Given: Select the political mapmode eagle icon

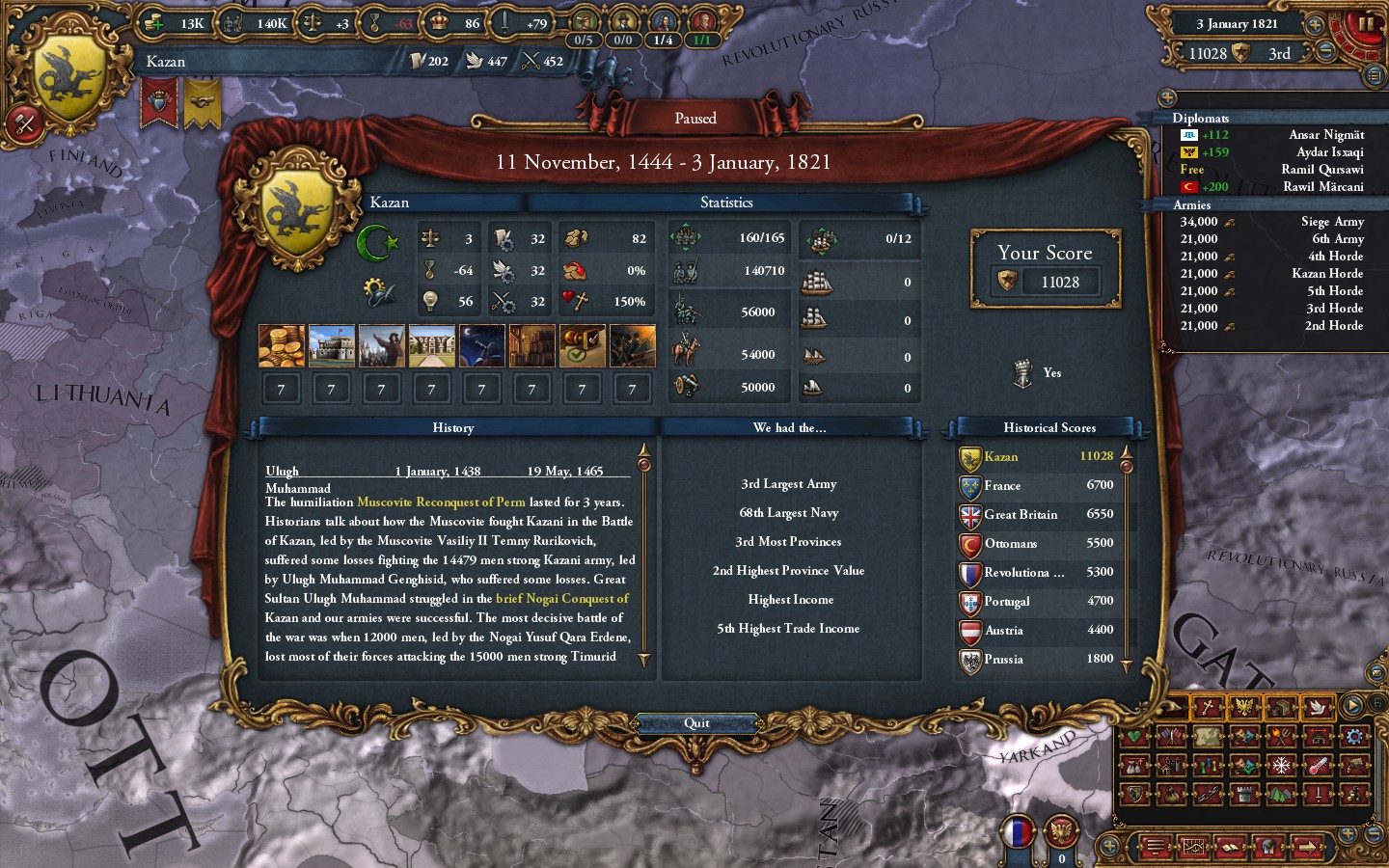Looking at the screenshot, I should tap(1244, 706).
